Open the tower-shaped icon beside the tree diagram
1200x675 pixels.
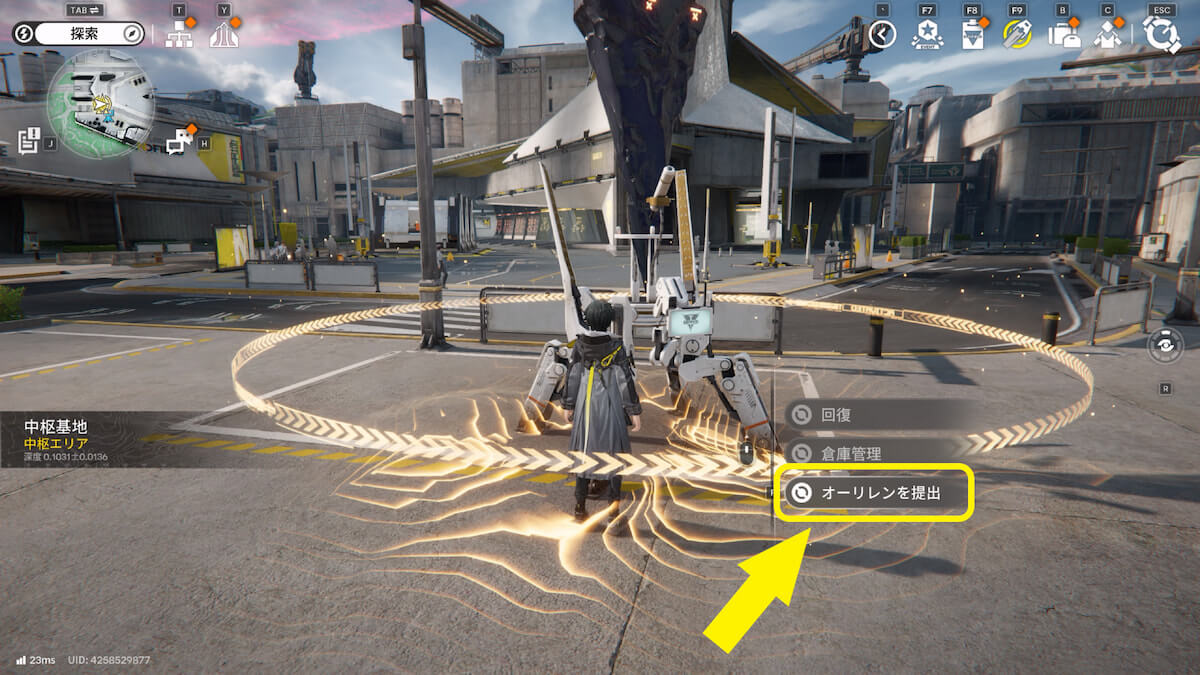224,35
